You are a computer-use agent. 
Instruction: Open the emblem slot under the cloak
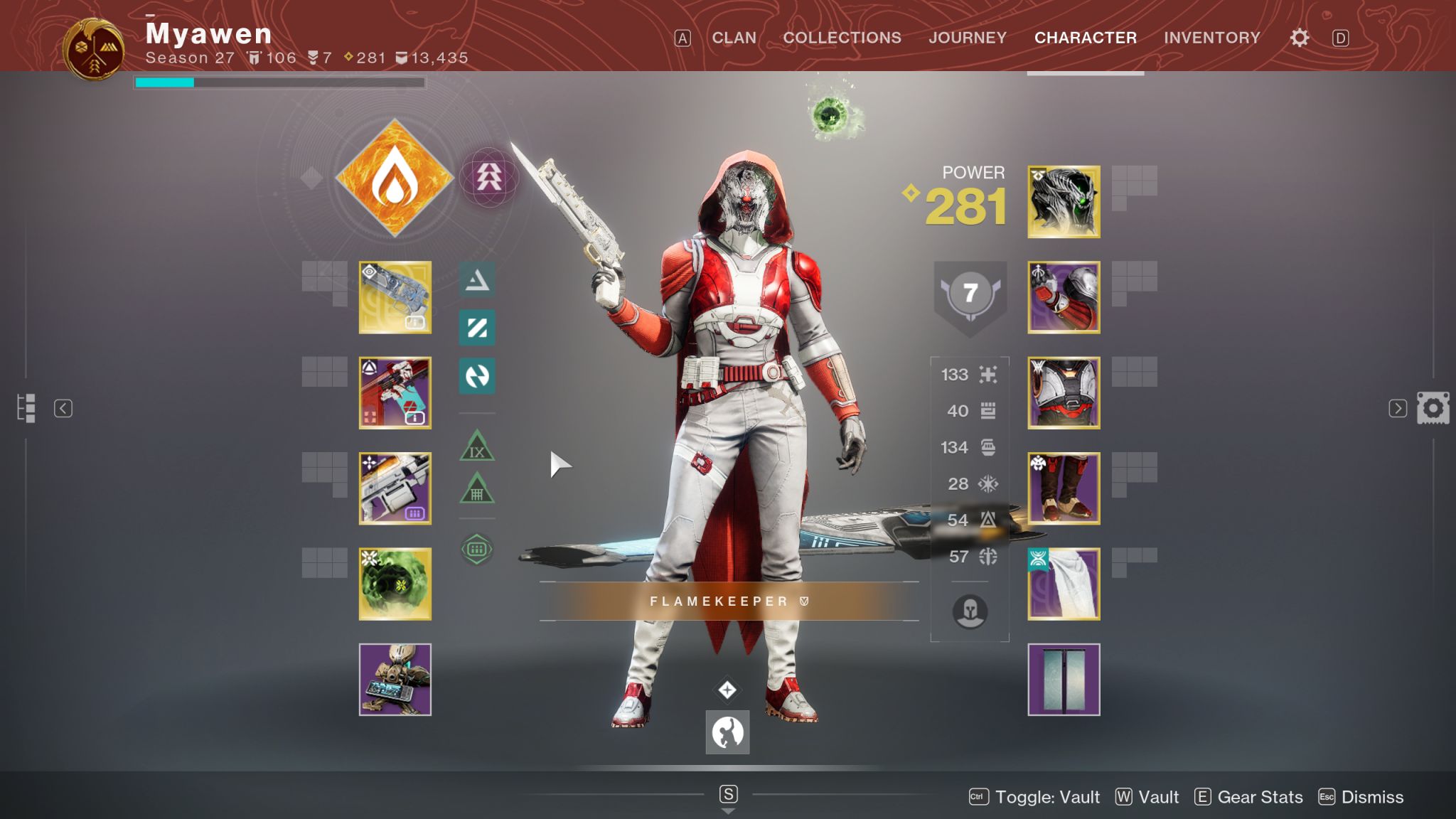pos(1064,680)
